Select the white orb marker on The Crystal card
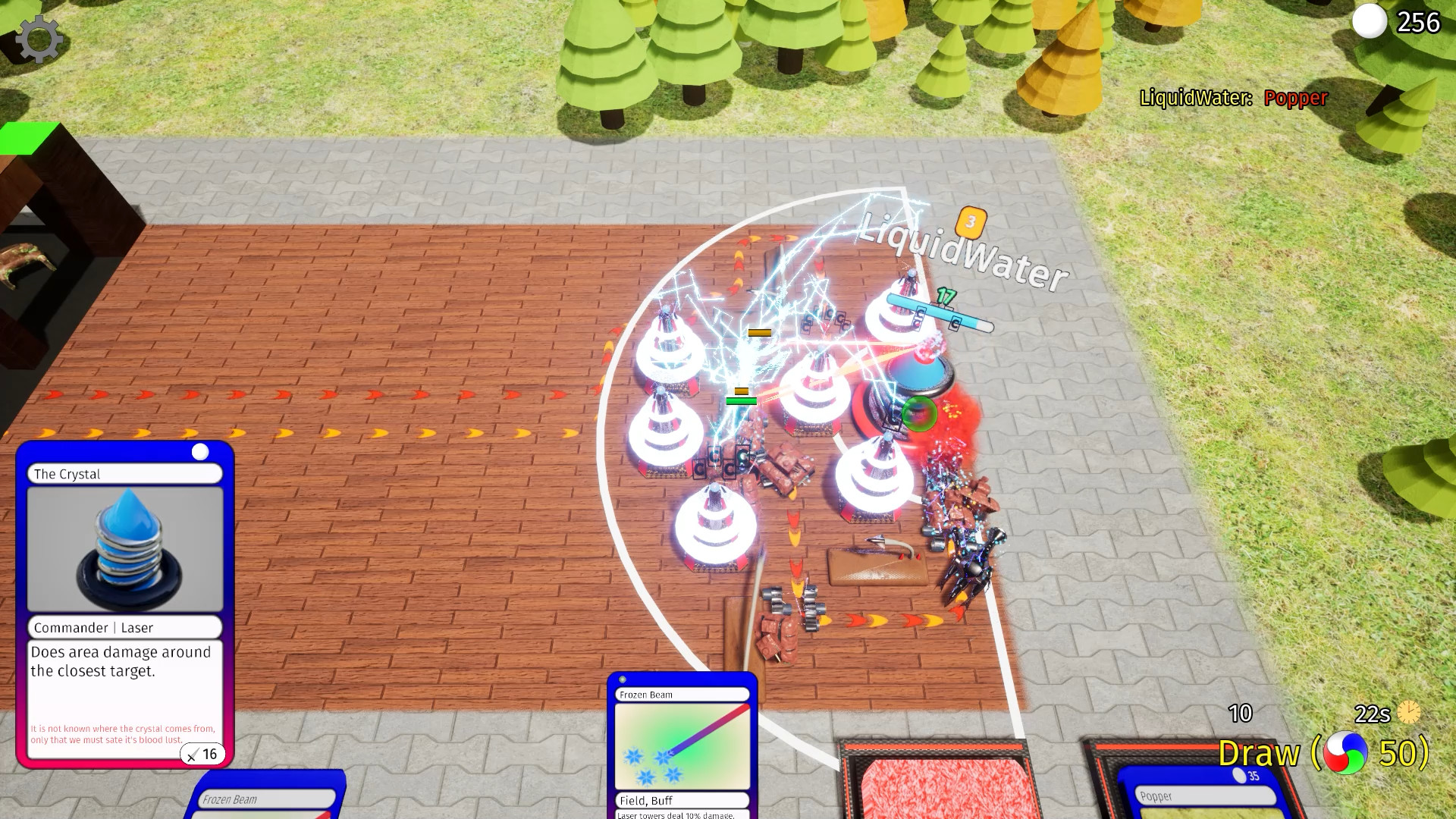Image resolution: width=1456 pixels, height=819 pixels. 201,451
